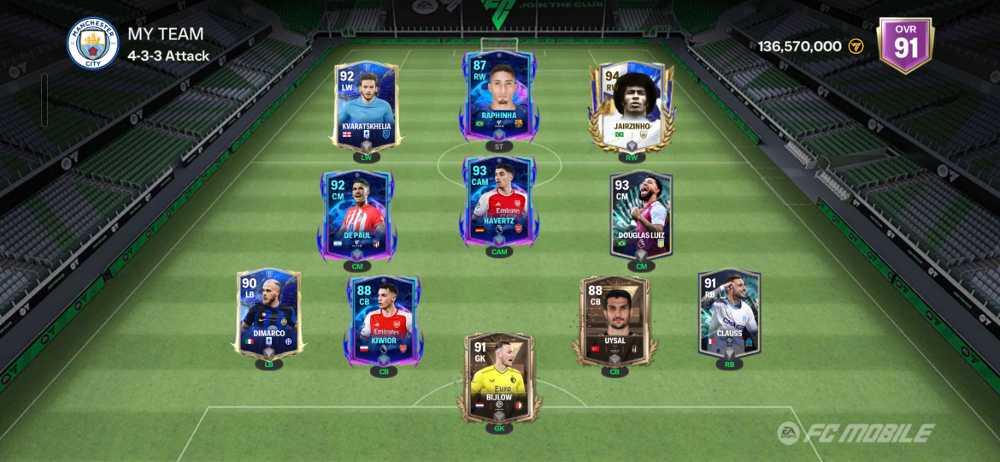
Task: Select the Uysal CB player card
Action: click(615, 320)
